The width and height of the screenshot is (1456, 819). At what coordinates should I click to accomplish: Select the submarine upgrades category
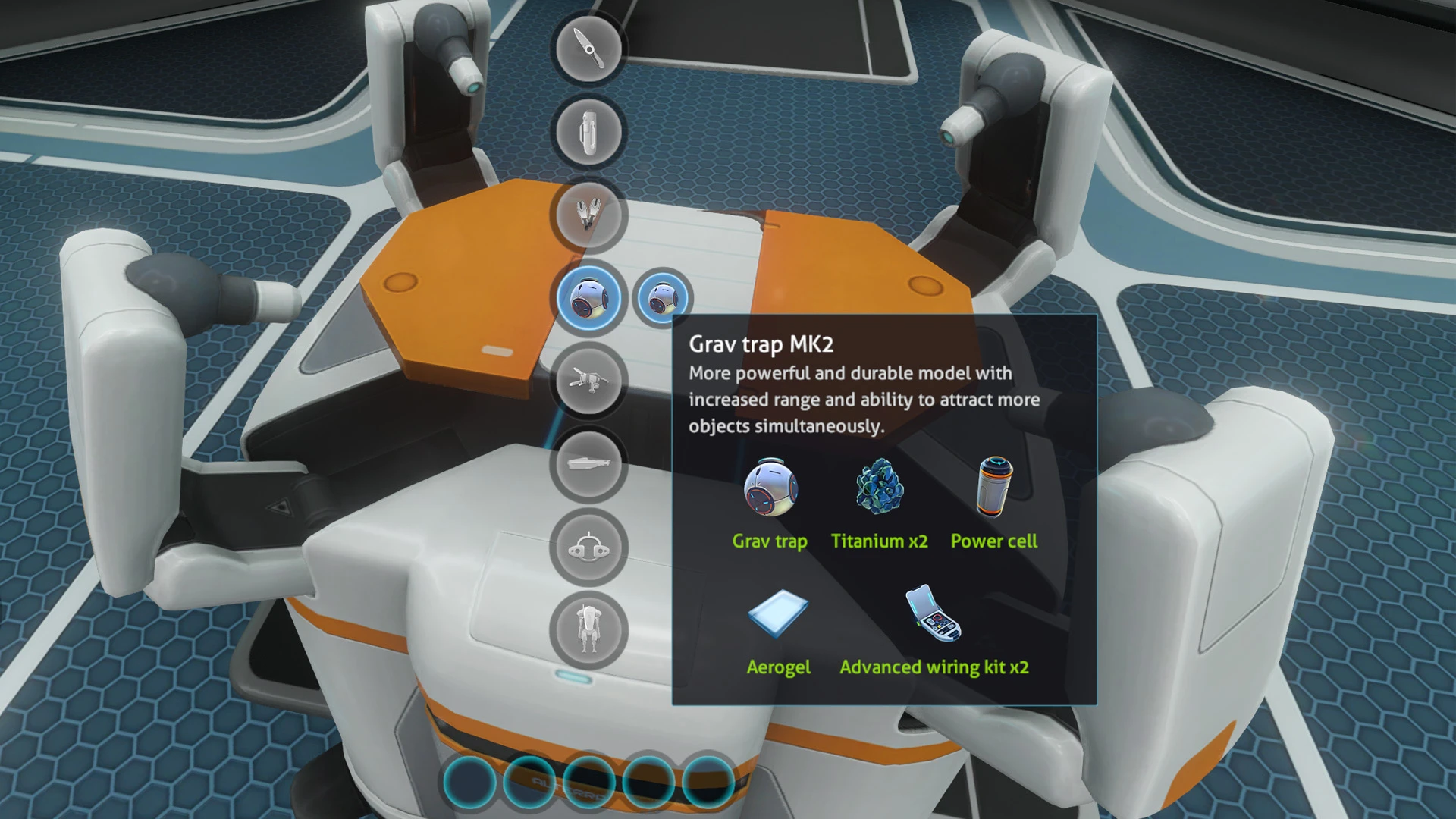coord(588,463)
